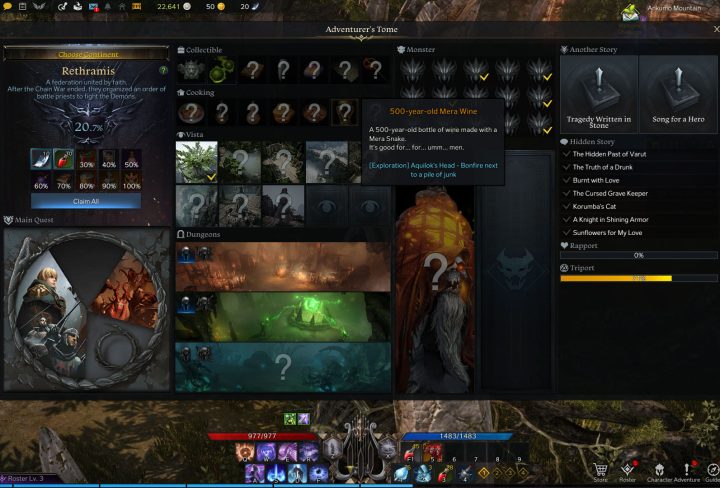This screenshot has height=488, width=720.
Task: Open the Tragedy Written in Stone story
Action: click(x=600, y=95)
